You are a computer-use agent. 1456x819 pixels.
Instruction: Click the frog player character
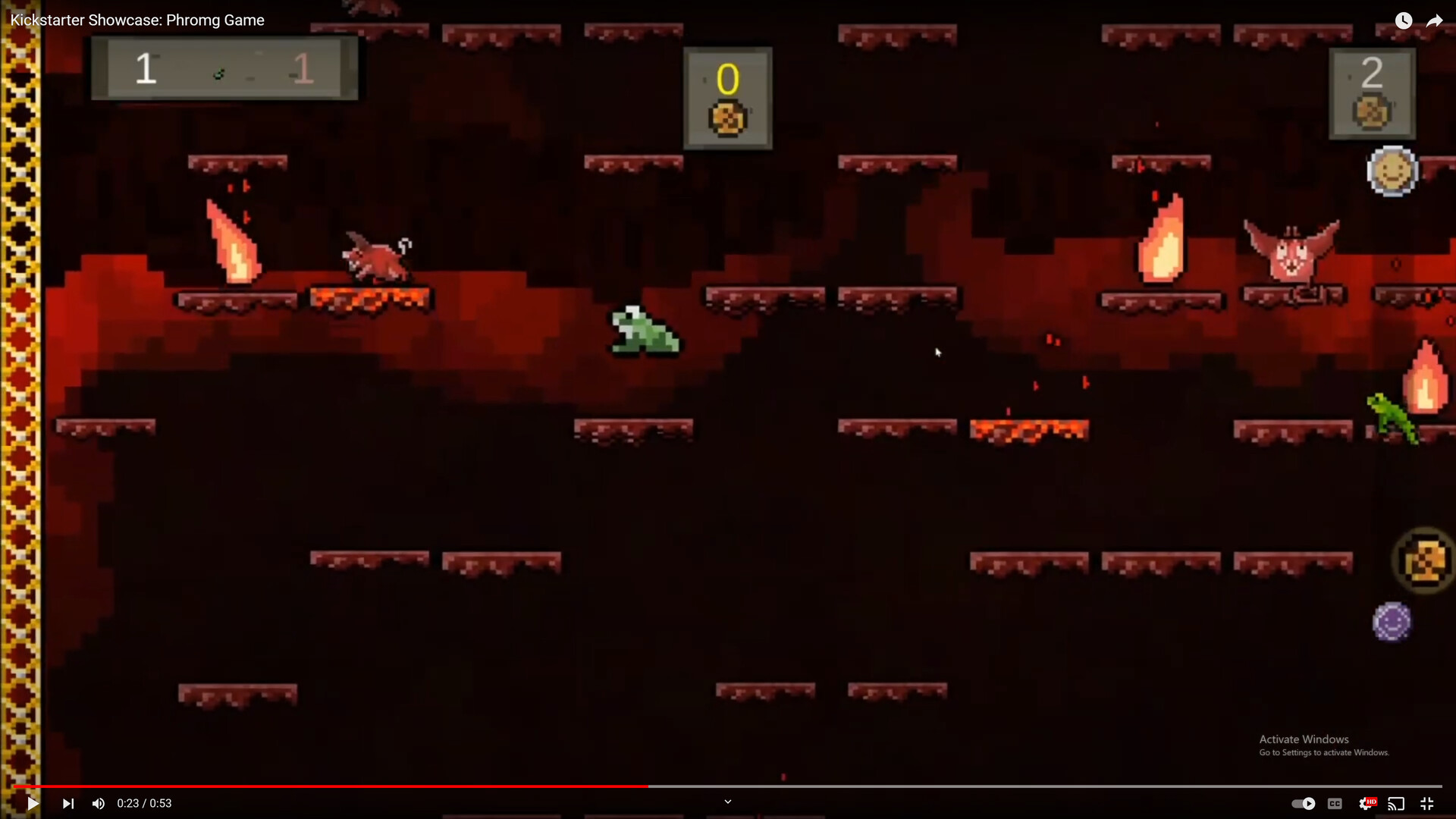pos(642,331)
